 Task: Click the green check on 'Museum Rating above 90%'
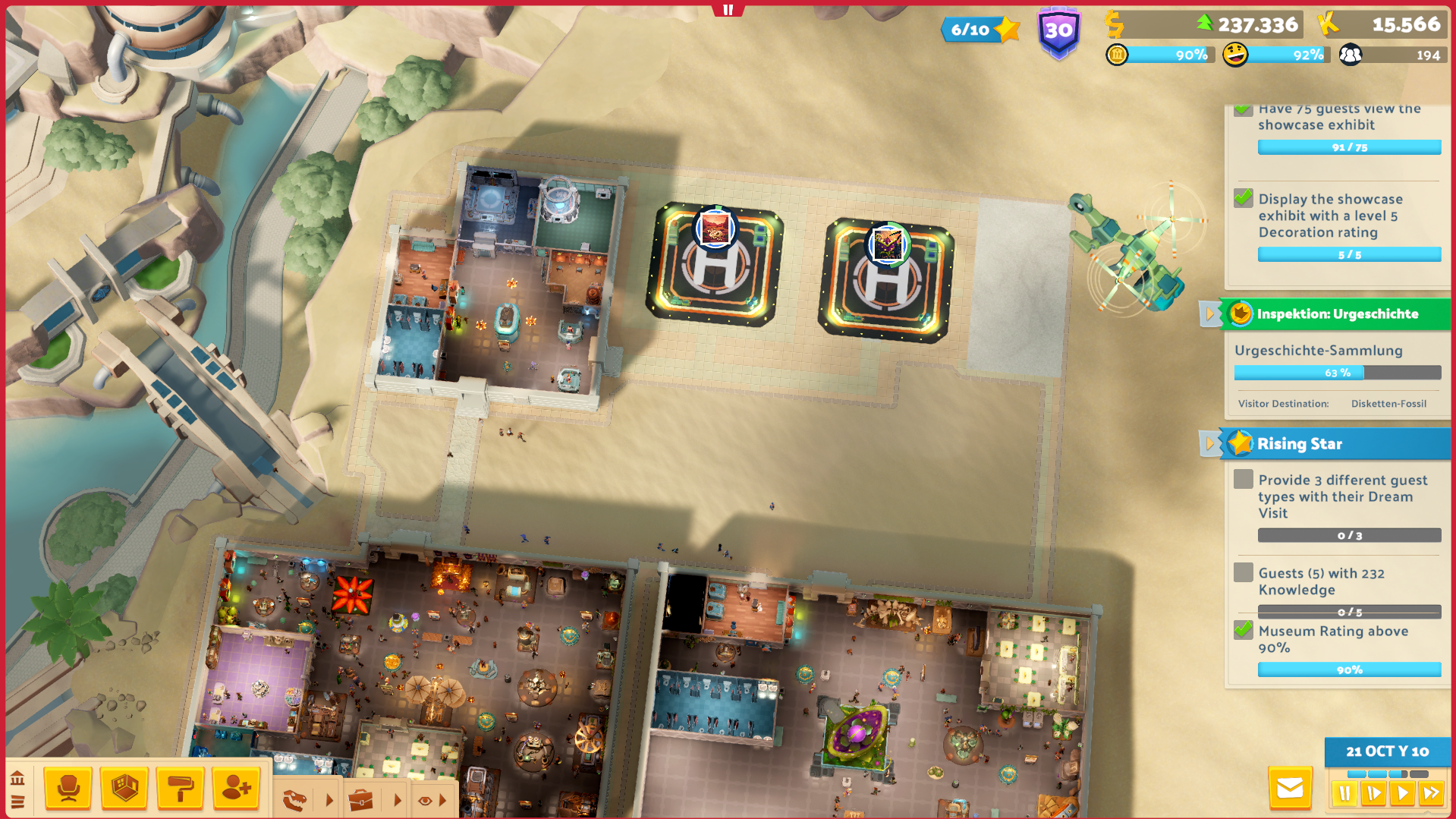(1242, 630)
